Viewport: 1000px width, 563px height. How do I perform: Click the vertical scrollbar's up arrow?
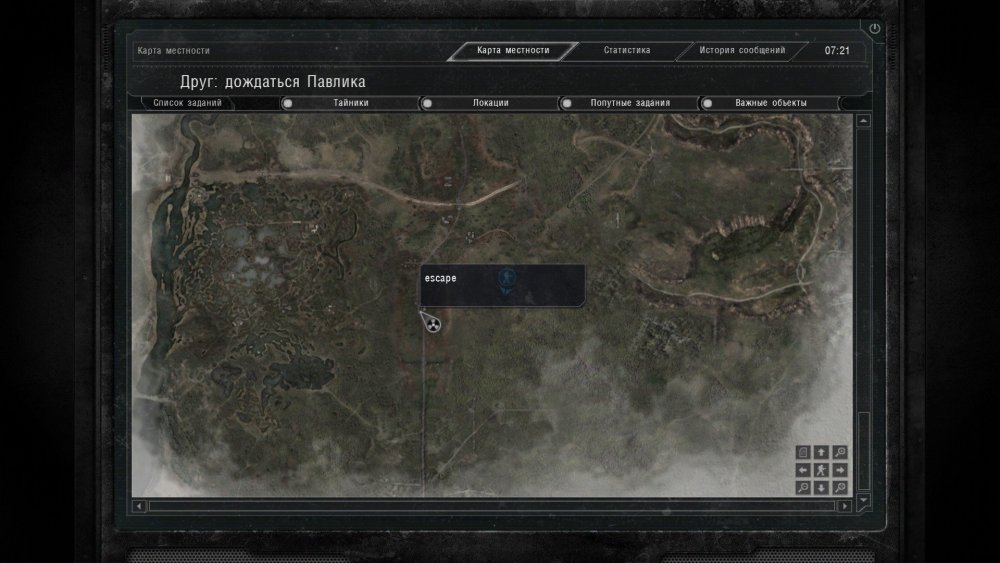tap(863, 121)
